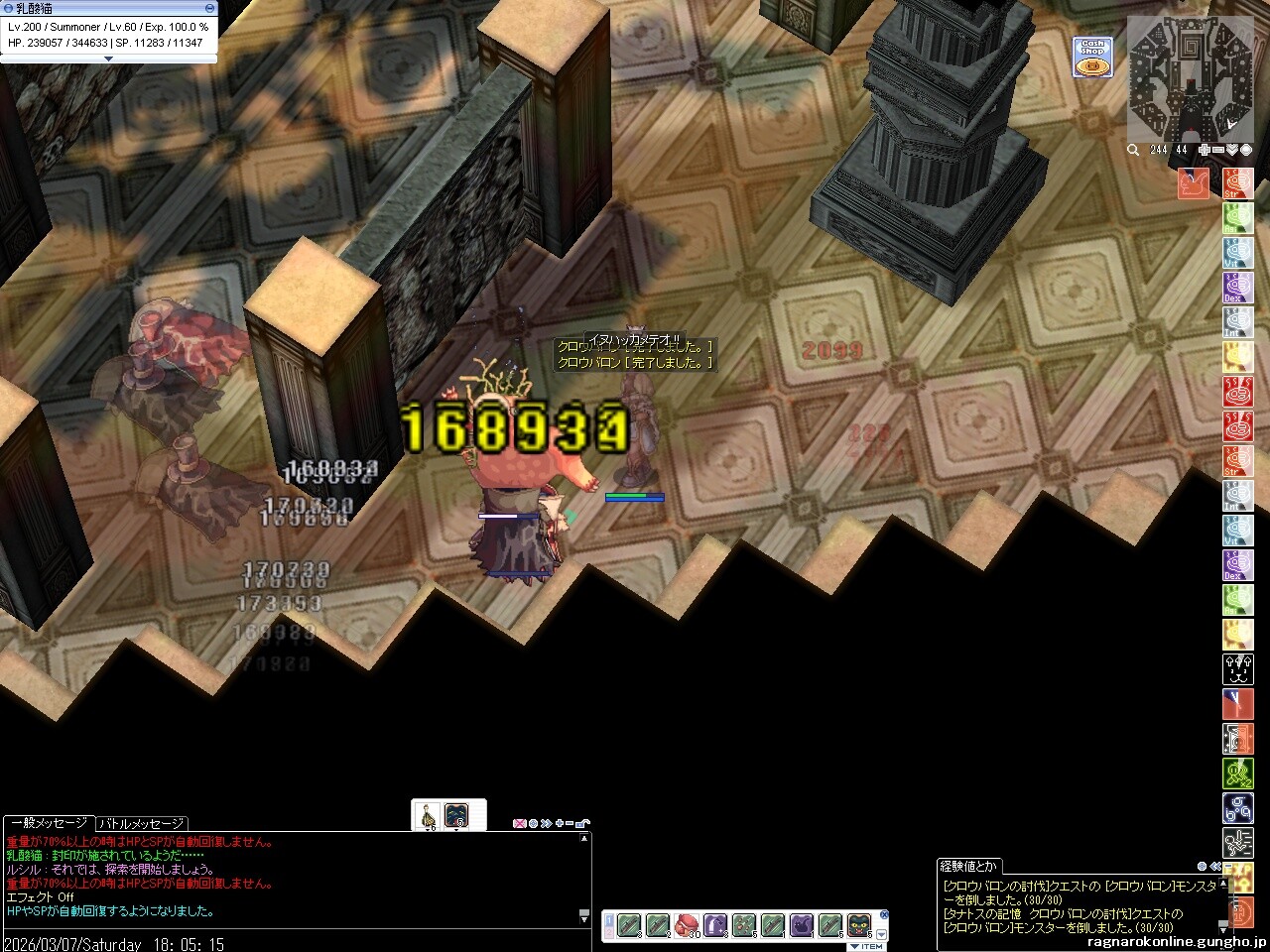Select the purple cat silhouette hotbar skill
This screenshot has height=952, width=1270.
(801, 925)
